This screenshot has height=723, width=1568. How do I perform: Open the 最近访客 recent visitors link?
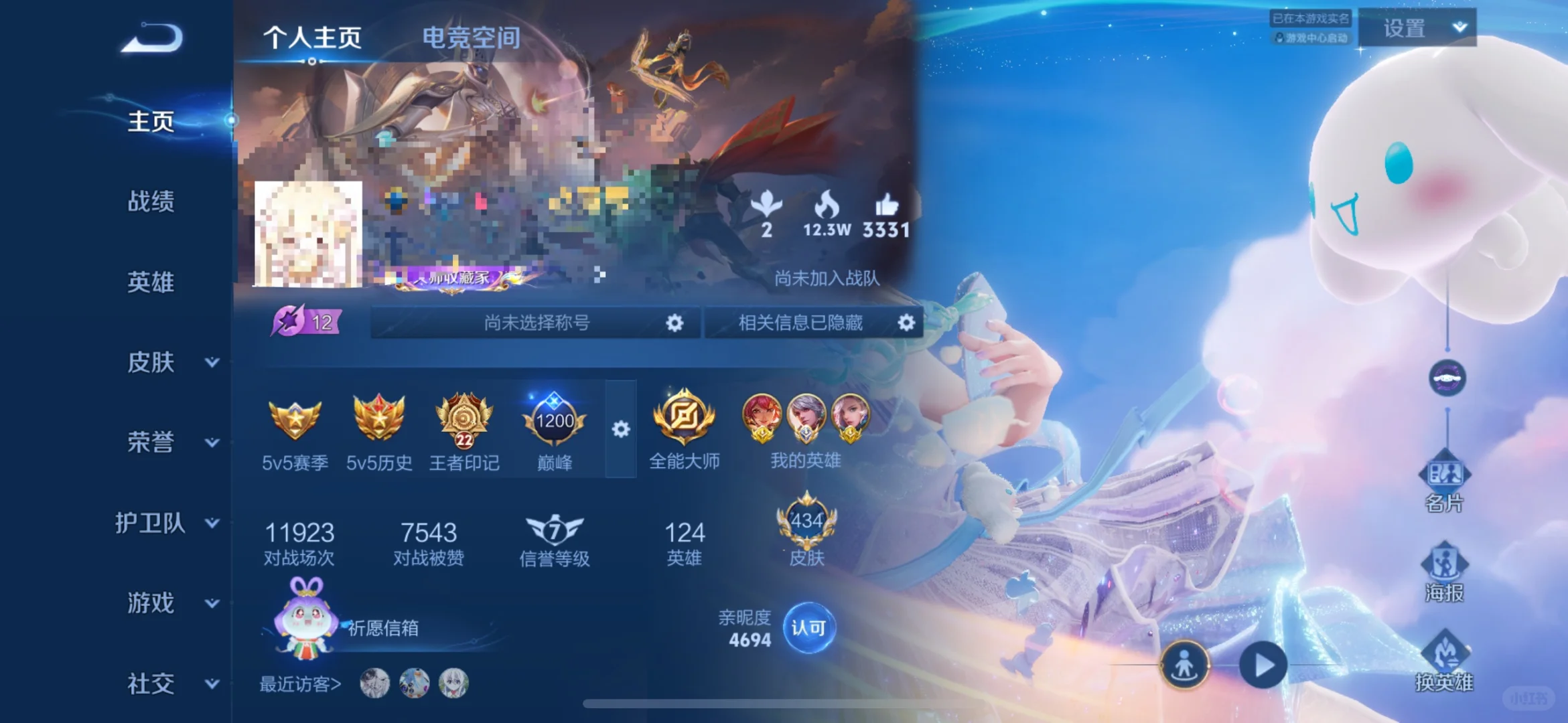[x=300, y=685]
